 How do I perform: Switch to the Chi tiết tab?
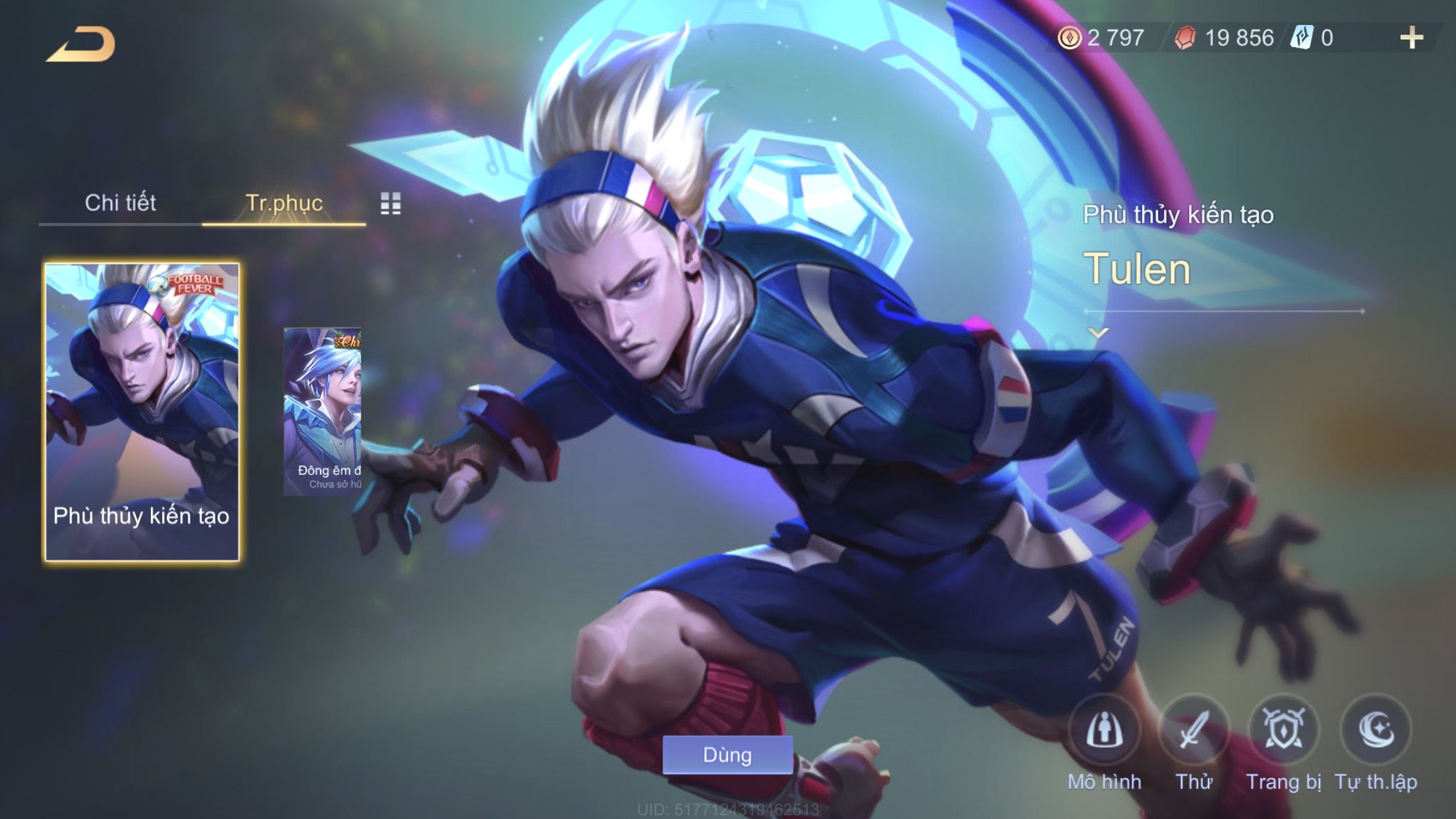120,203
